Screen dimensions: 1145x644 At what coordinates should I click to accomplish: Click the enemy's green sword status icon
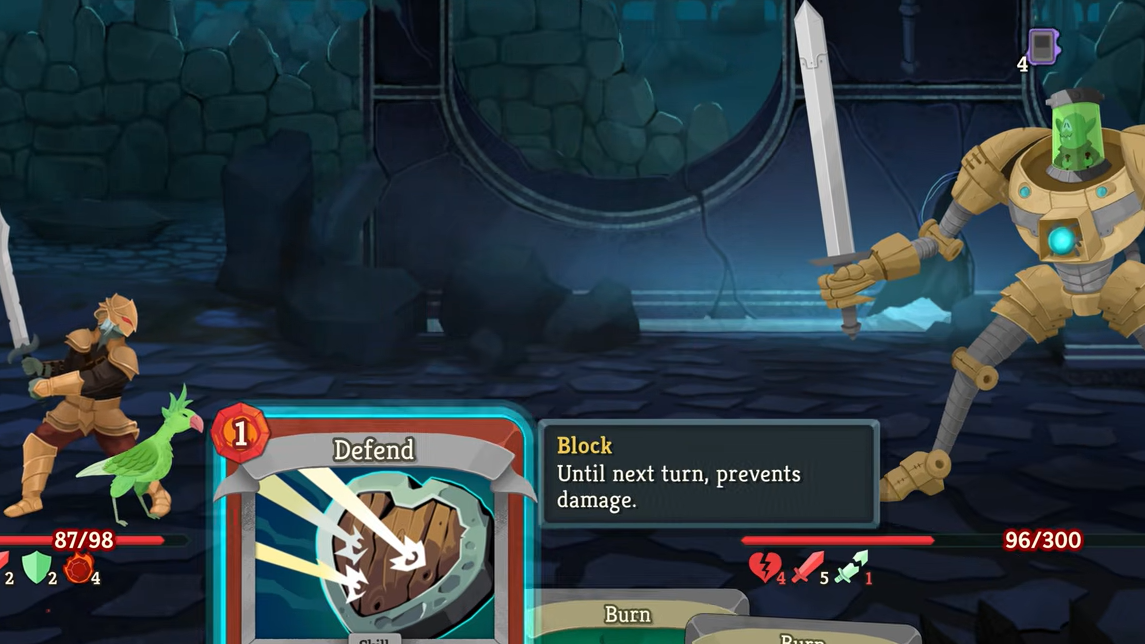pos(850,568)
